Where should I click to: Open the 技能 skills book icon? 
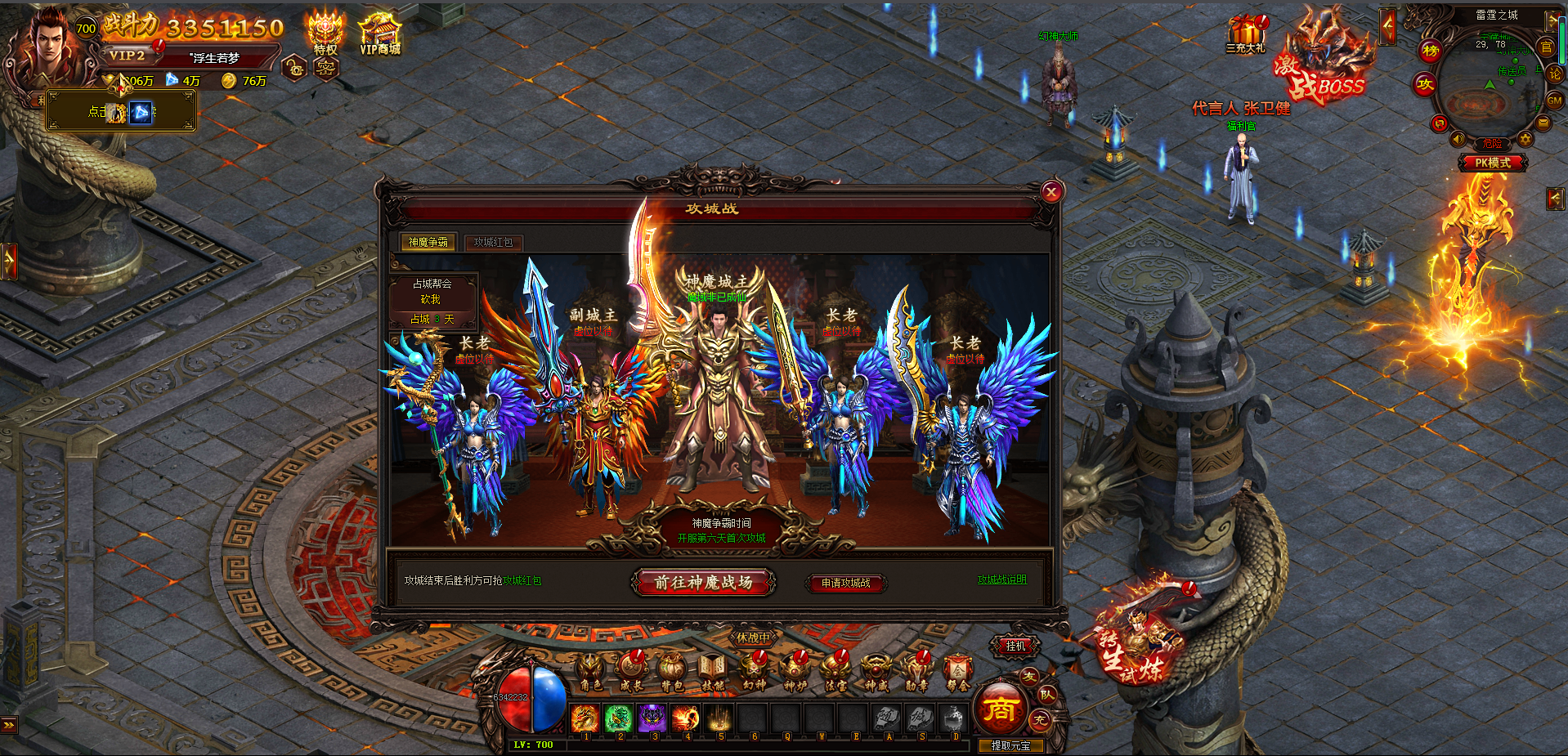(712, 672)
